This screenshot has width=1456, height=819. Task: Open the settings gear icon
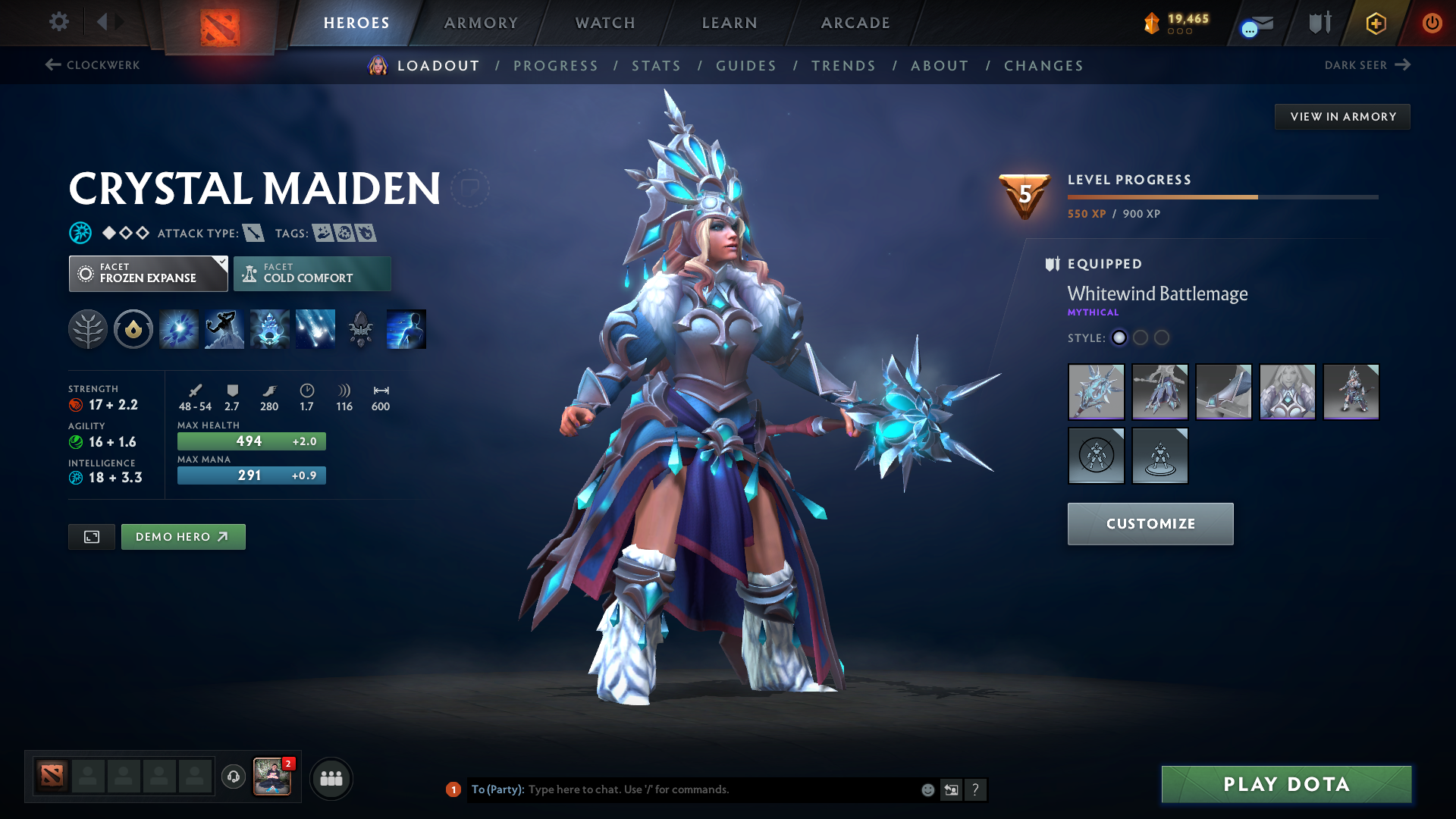[x=58, y=22]
